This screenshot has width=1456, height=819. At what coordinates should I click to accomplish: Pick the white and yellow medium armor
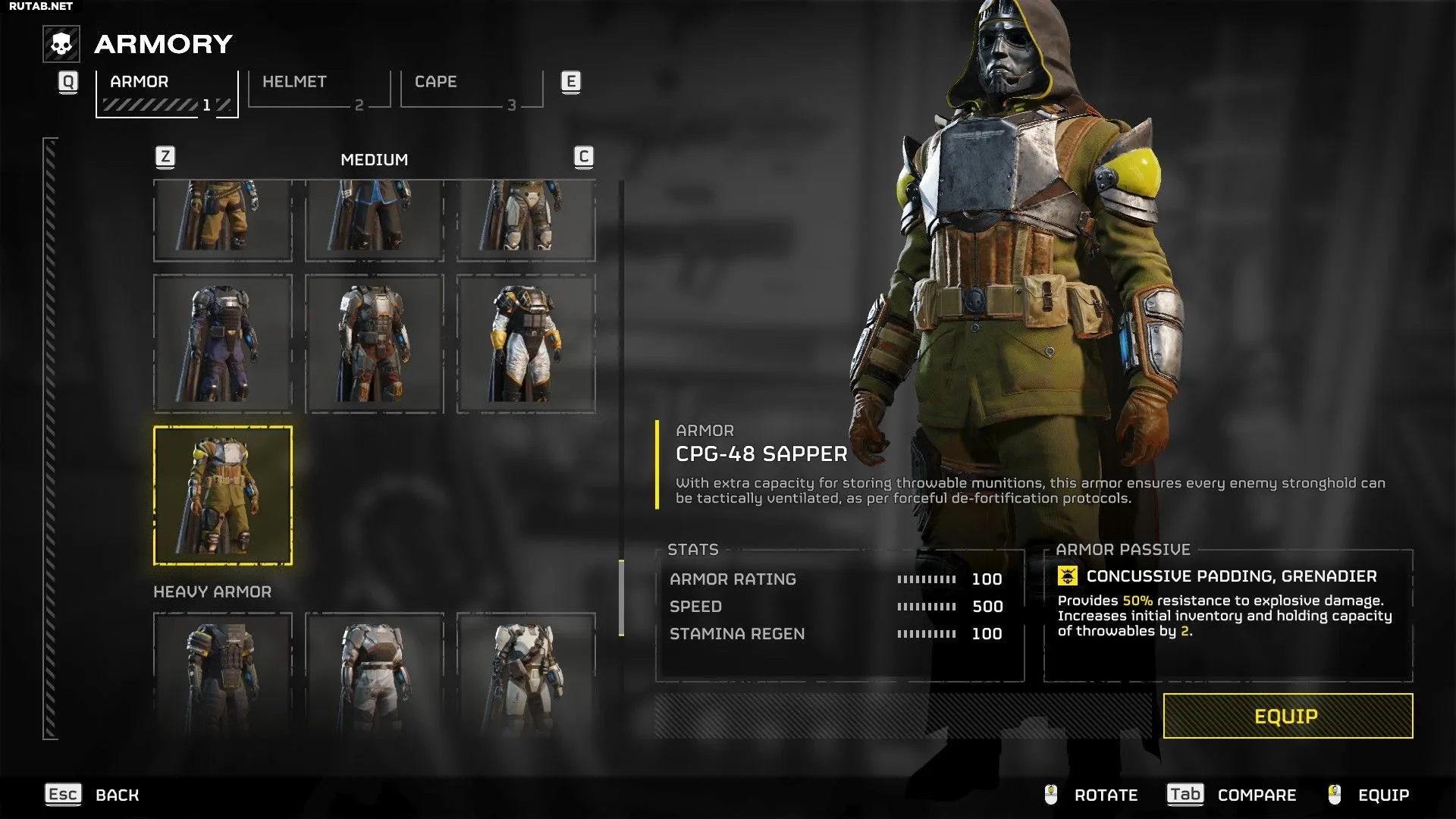coord(526,344)
